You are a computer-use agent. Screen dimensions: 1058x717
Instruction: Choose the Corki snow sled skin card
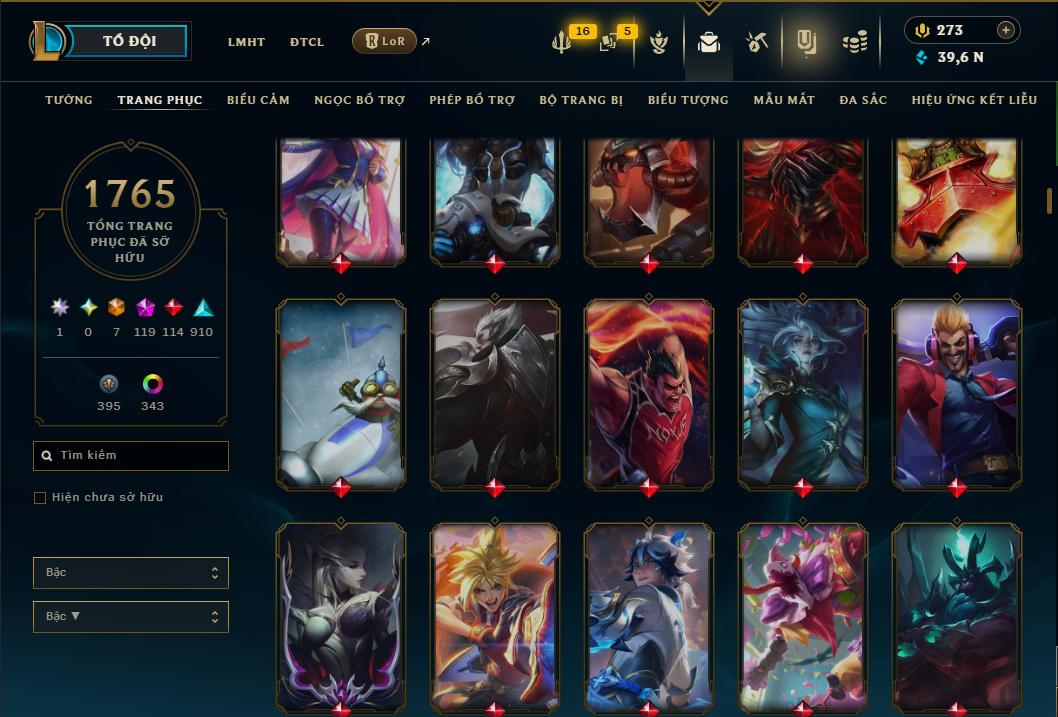[x=341, y=393]
